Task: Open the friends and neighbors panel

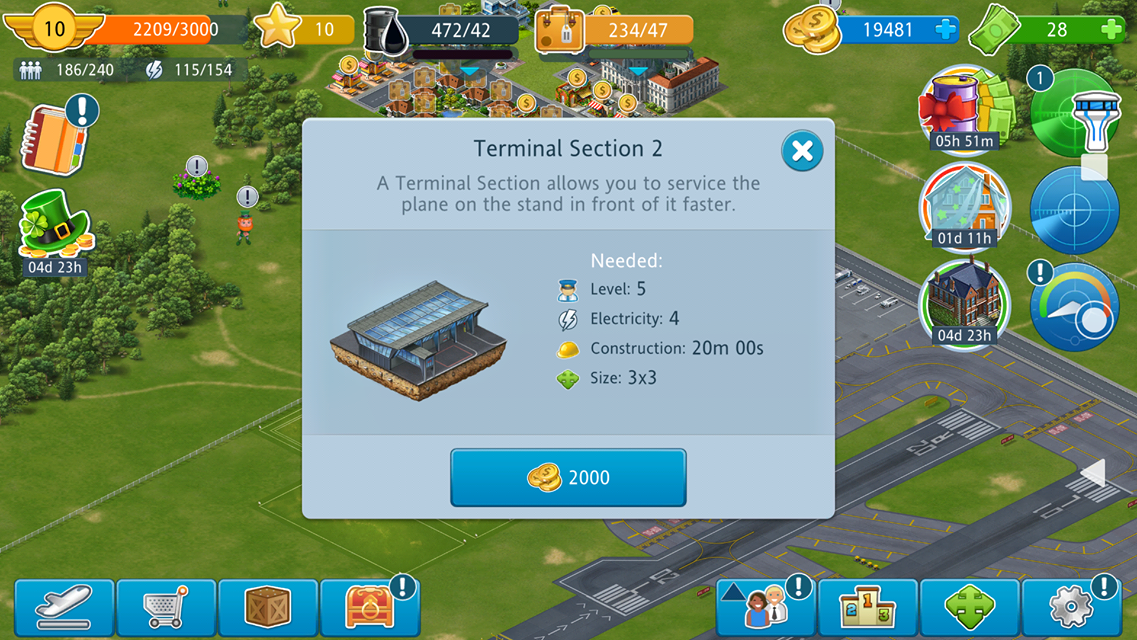Action: pyautogui.click(x=765, y=607)
